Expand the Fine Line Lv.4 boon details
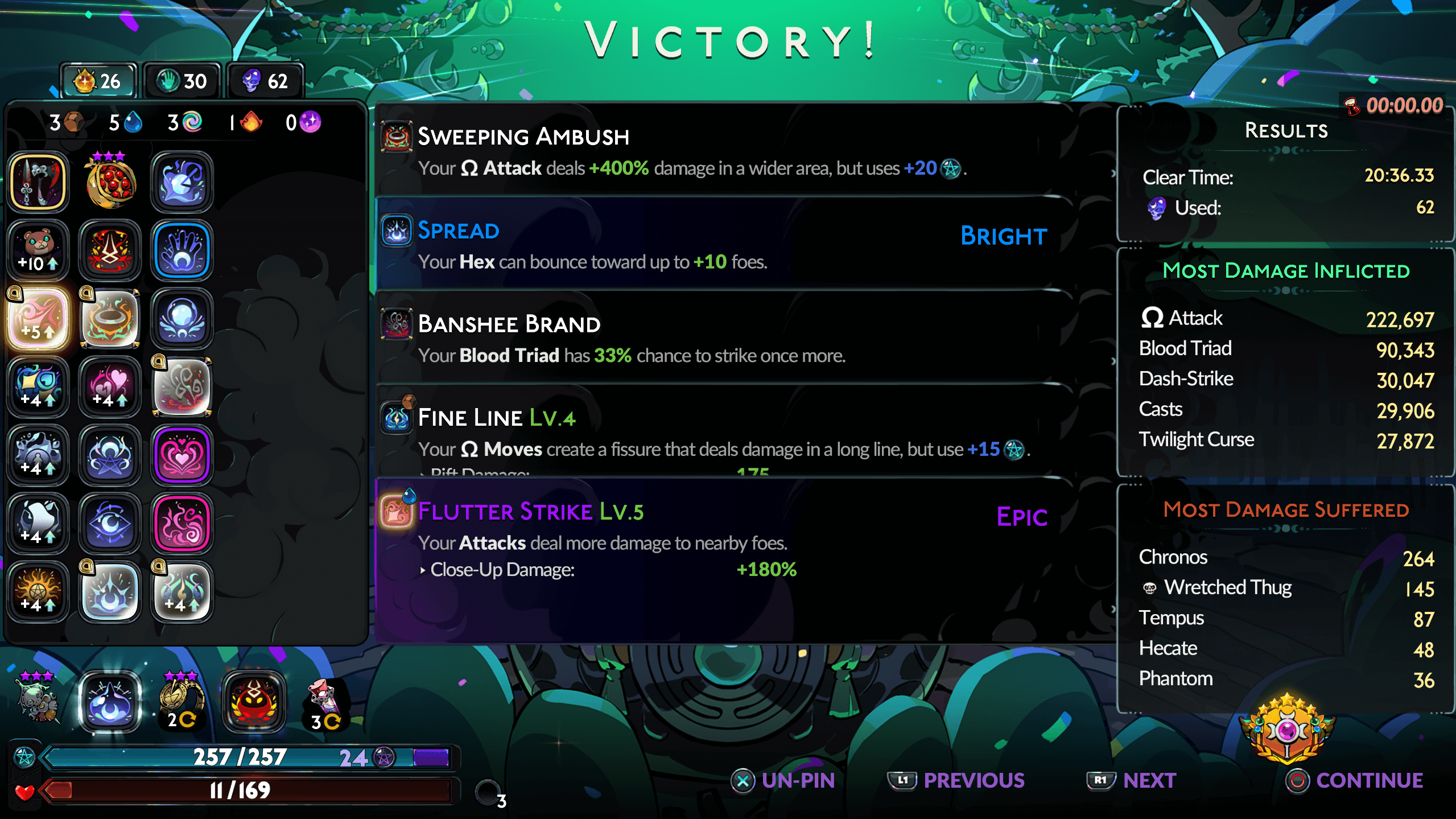 click(x=740, y=433)
